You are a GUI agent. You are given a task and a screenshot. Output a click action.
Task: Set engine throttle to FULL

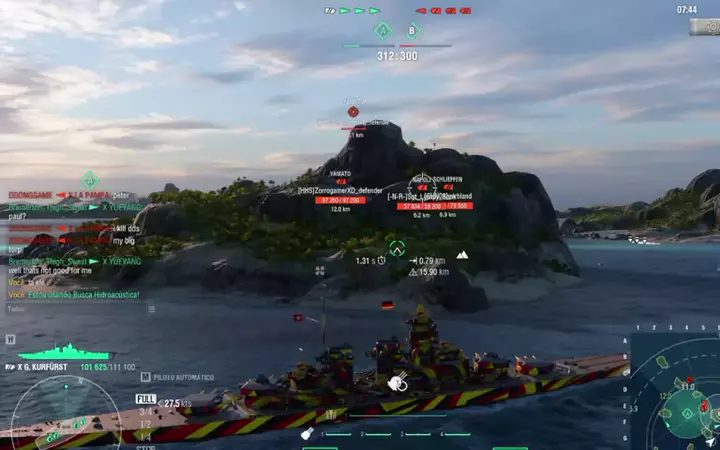[x=145, y=399]
